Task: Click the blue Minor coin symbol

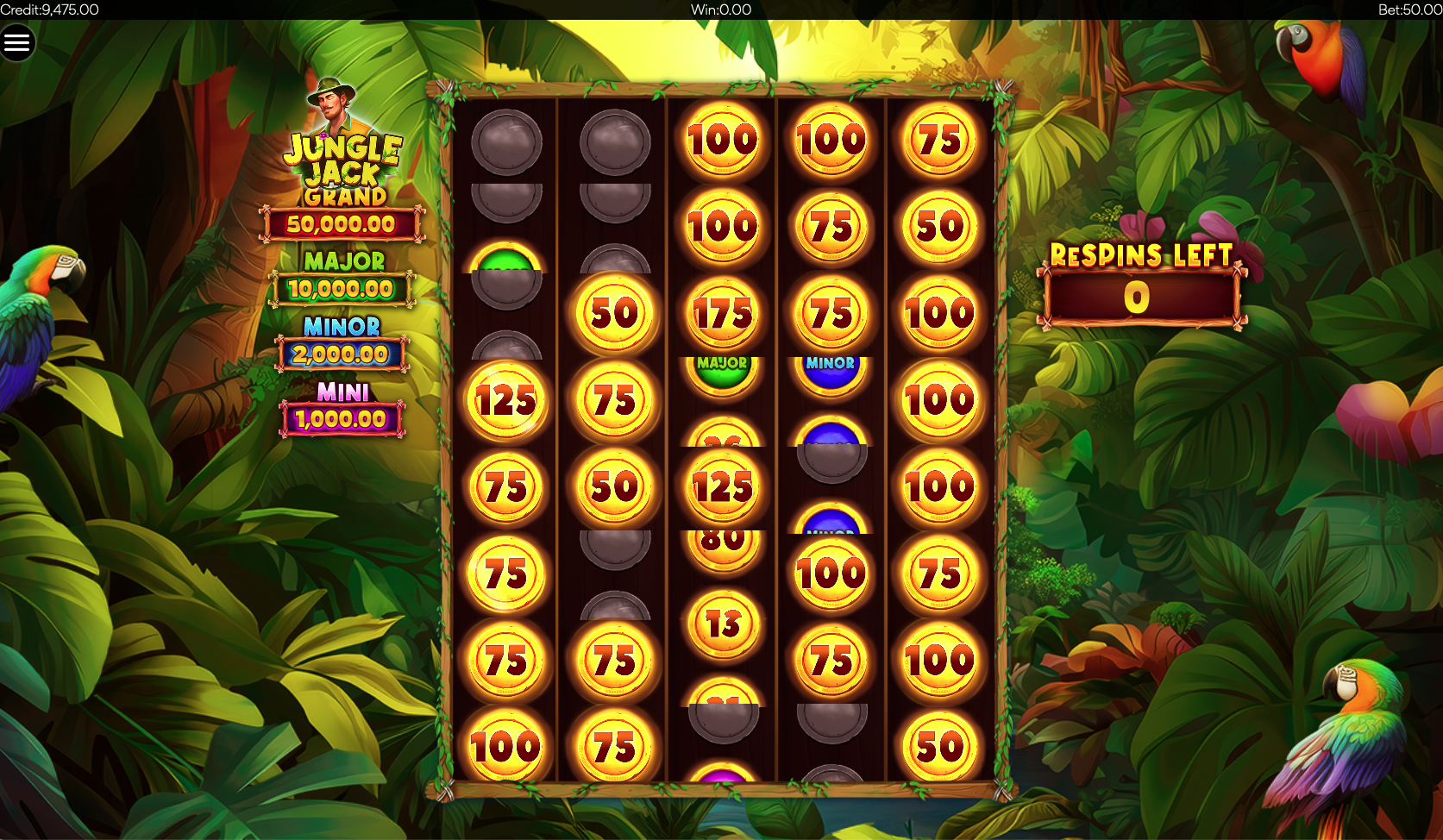Action: 831,377
